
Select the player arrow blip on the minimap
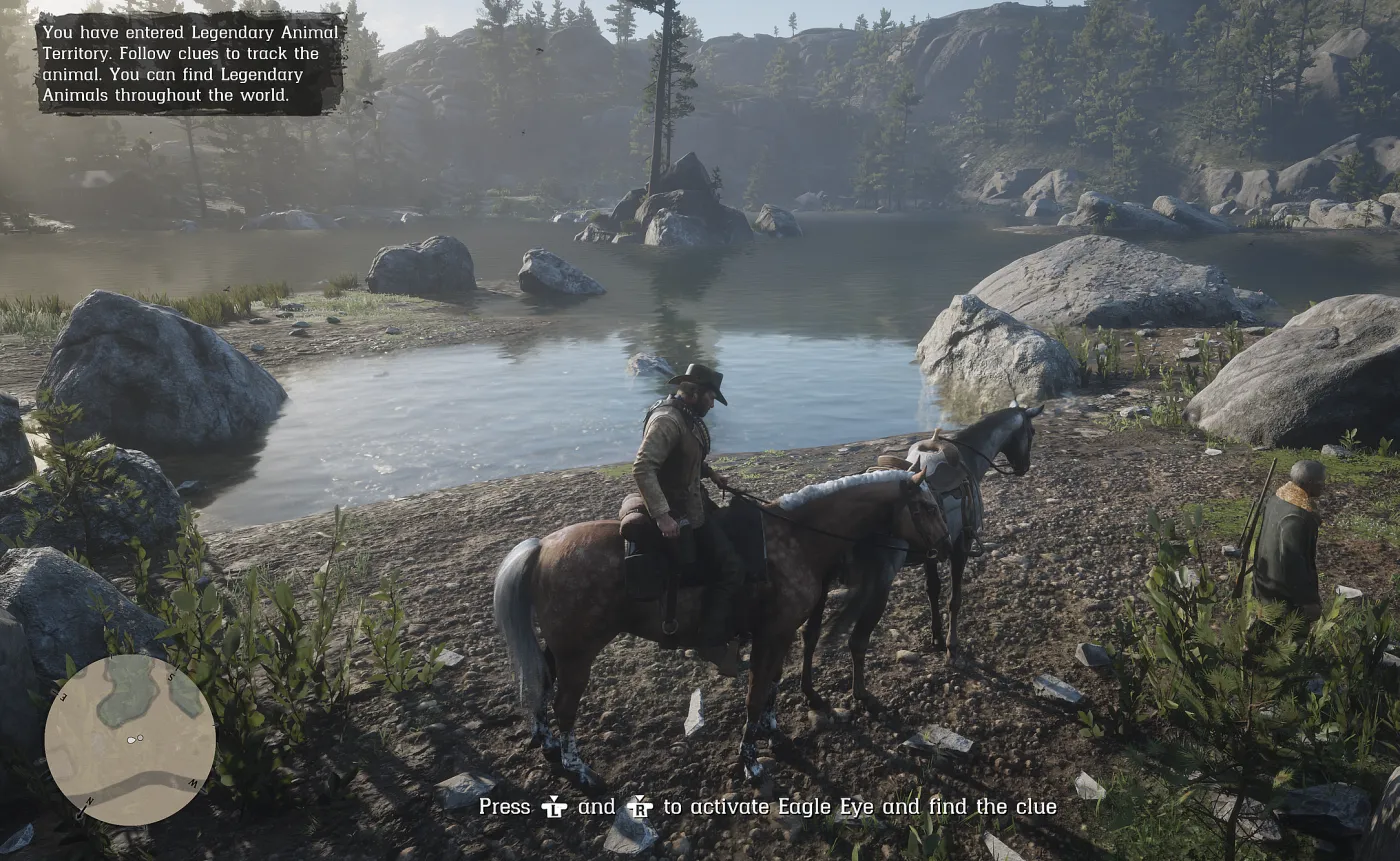pyautogui.click(x=131, y=740)
